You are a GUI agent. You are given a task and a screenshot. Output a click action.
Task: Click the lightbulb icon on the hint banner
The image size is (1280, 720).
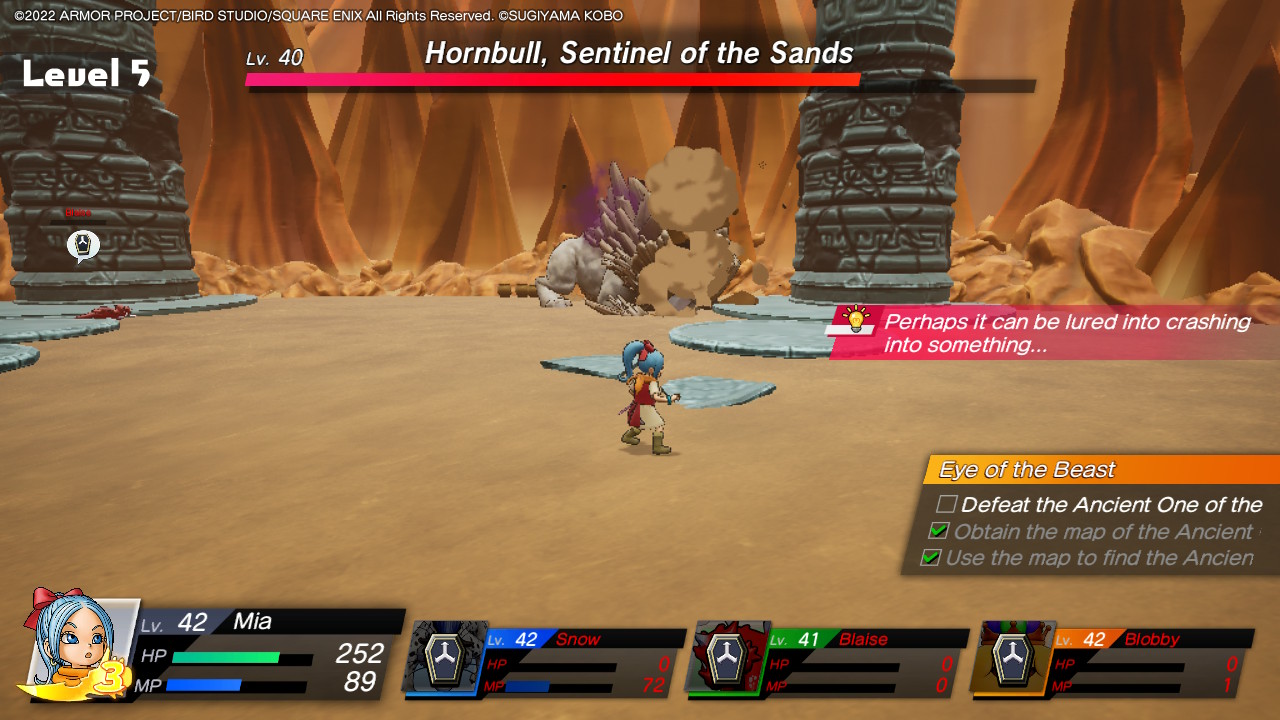coord(858,322)
